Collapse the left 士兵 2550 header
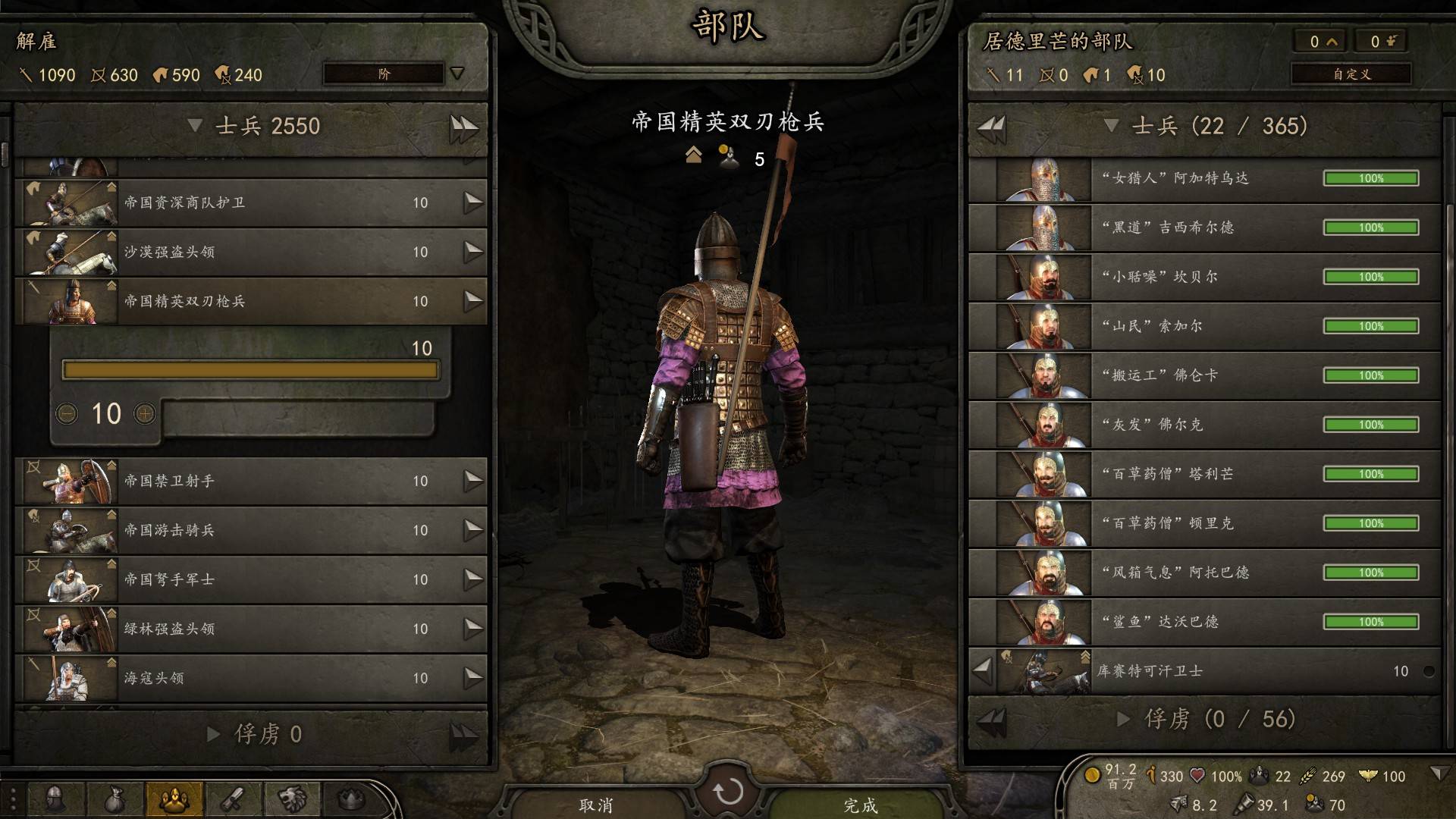 click(195, 125)
